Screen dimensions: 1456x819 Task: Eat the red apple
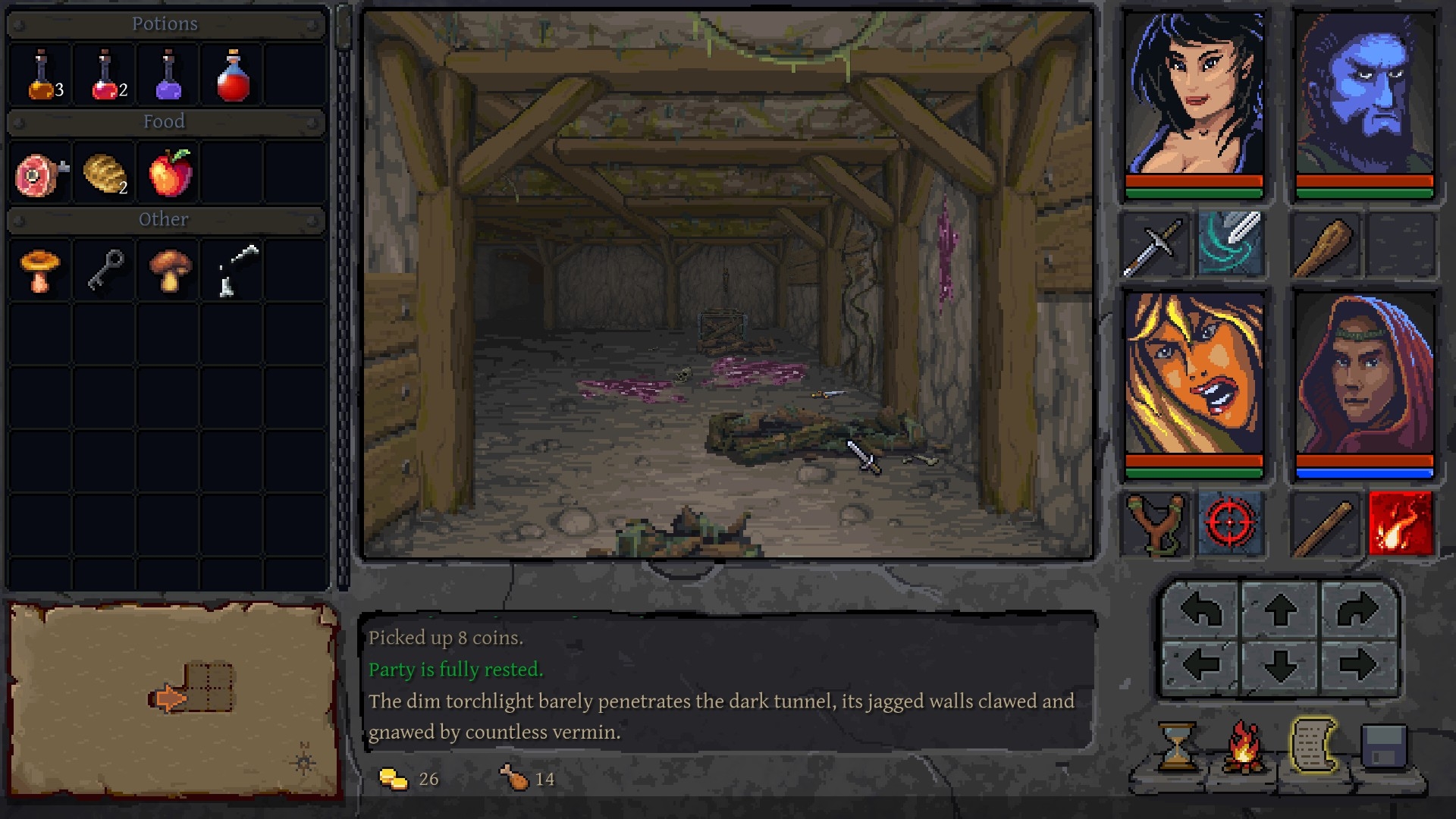coord(170,174)
